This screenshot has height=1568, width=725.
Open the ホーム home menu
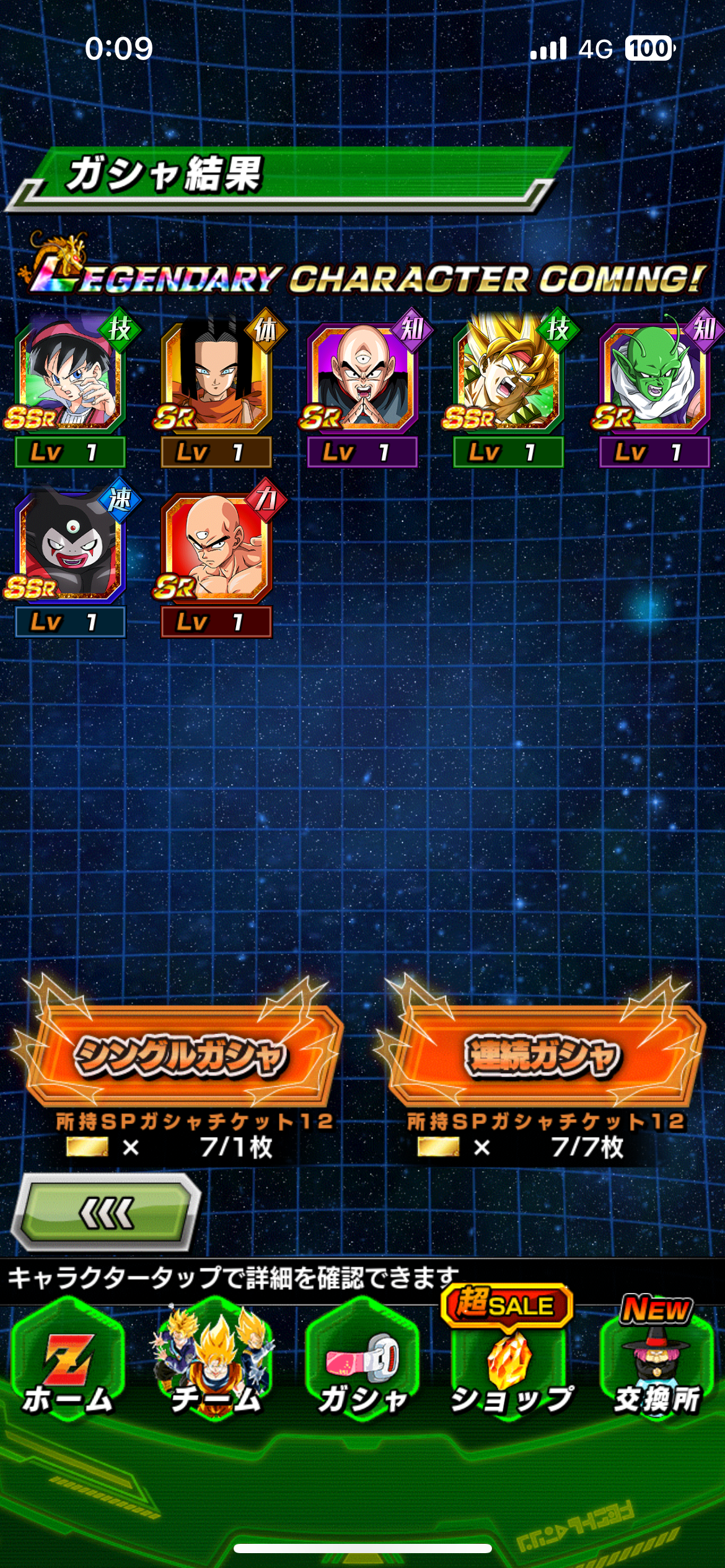pos(68,1362)
